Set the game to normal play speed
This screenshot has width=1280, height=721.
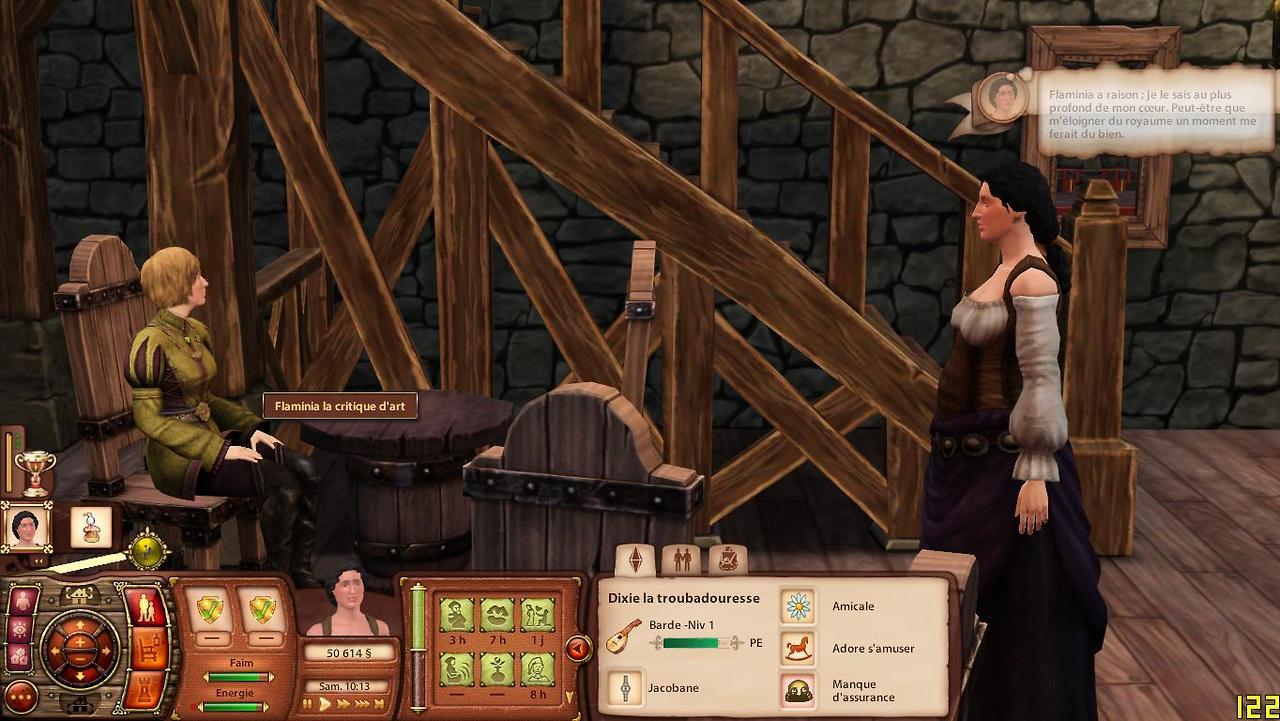325,704
